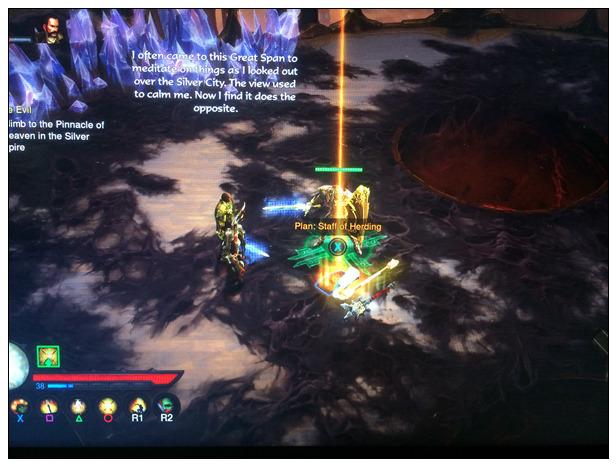Click the green buff icon above health bar
This screenshot has height=466, width=616.
48,356
